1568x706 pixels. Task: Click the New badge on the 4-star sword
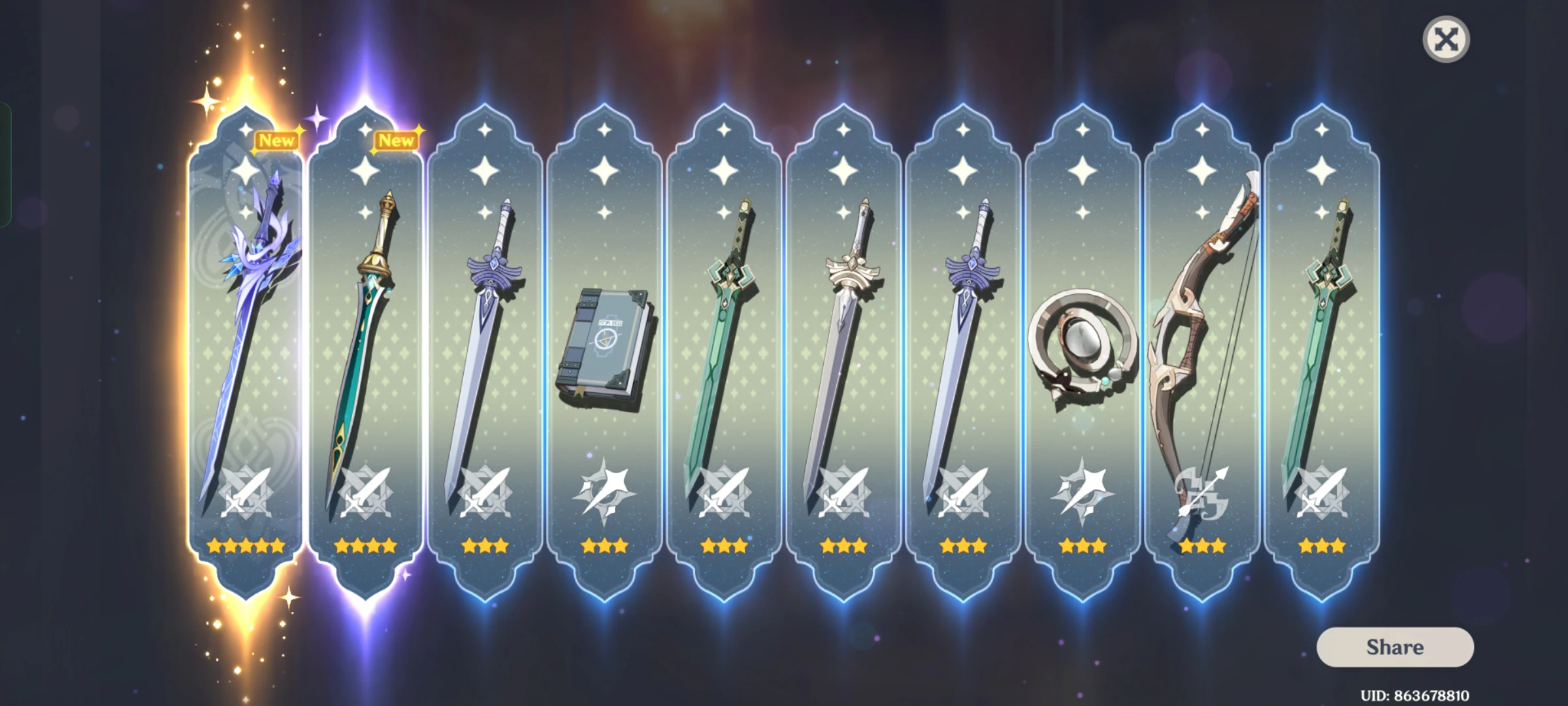click(x=395, y=139)
